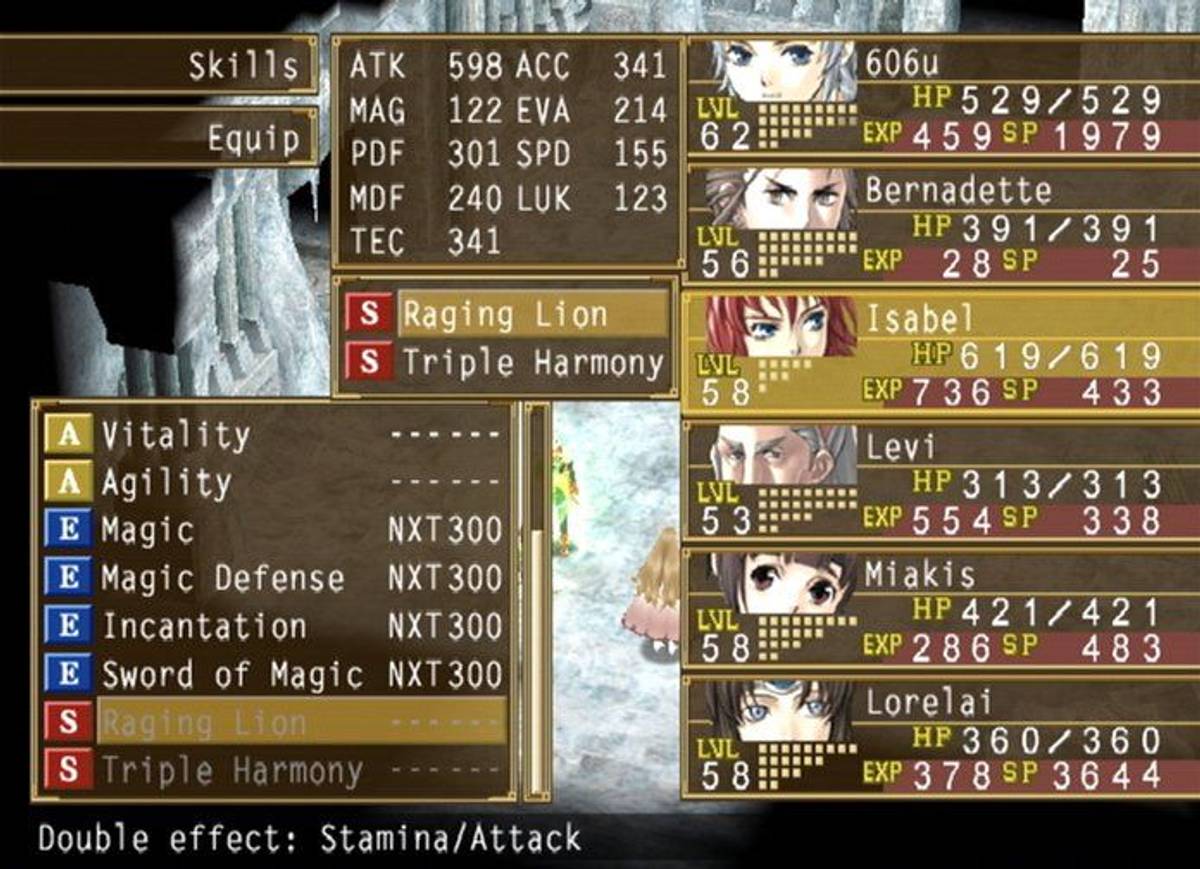
Task: Select the Vitality skill row
Action: 272,435
